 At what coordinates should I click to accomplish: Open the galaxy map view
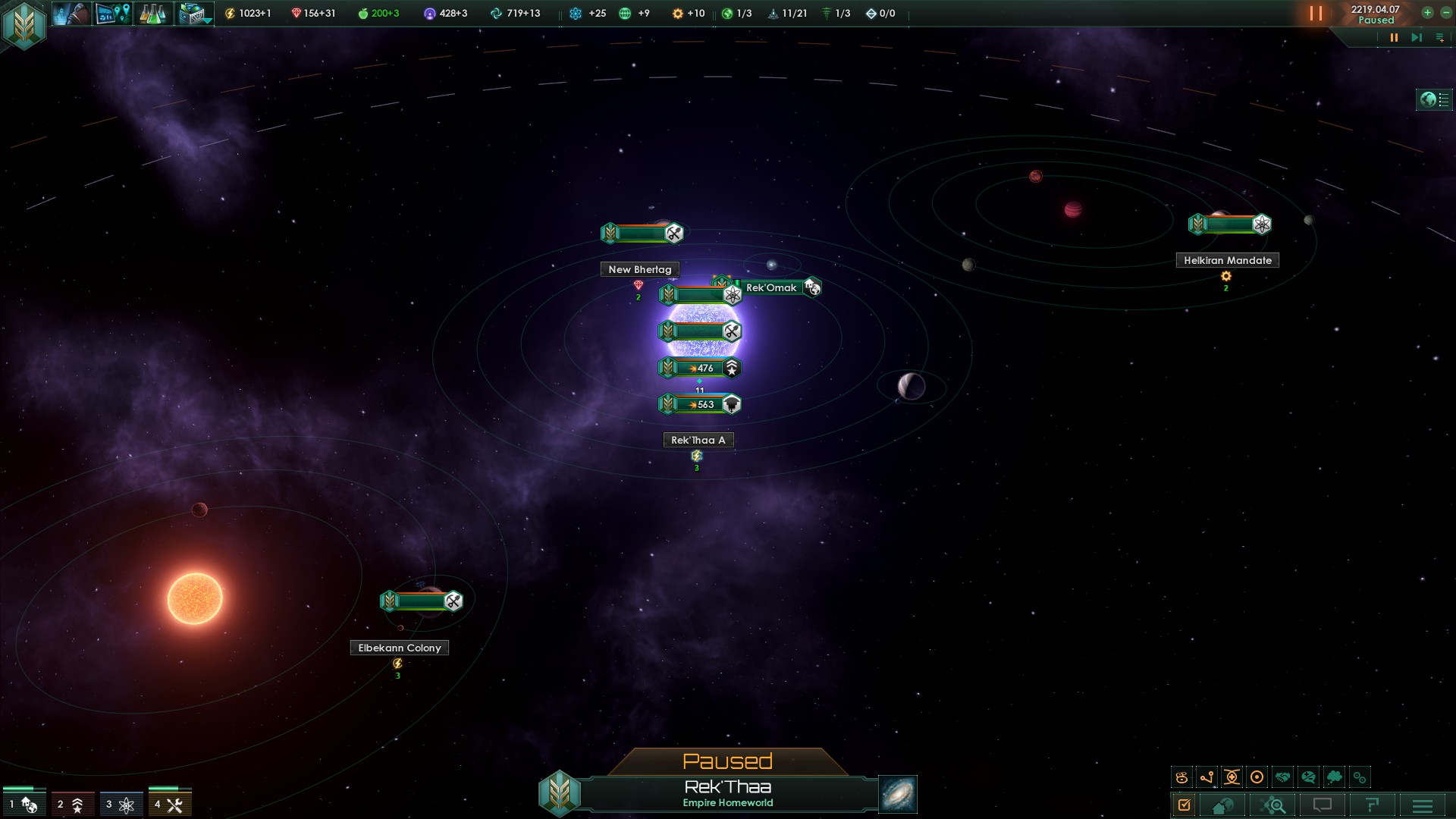coord(897,794)
